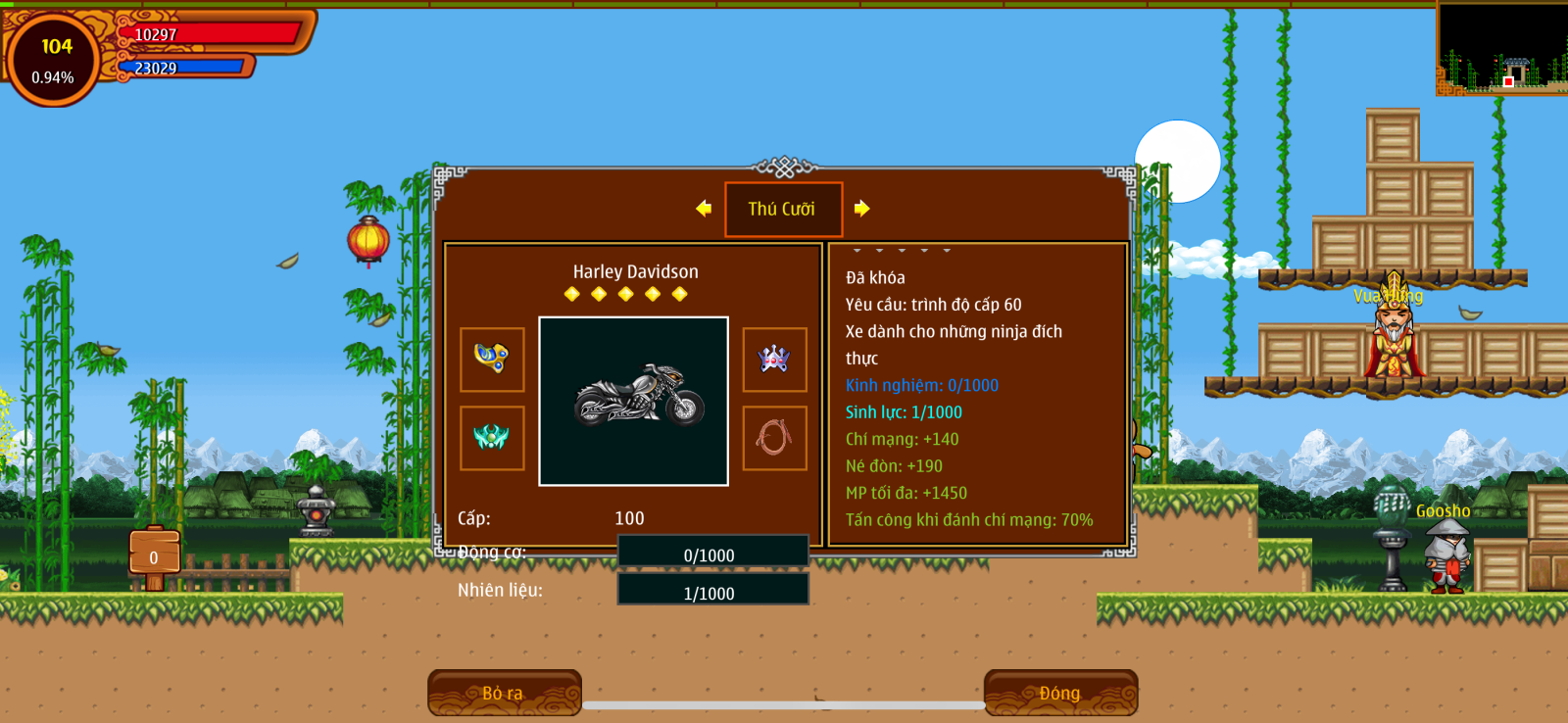Select the silver spiked mask gear slot
The width and height of the screenshot is (1568, 723).
774,359
